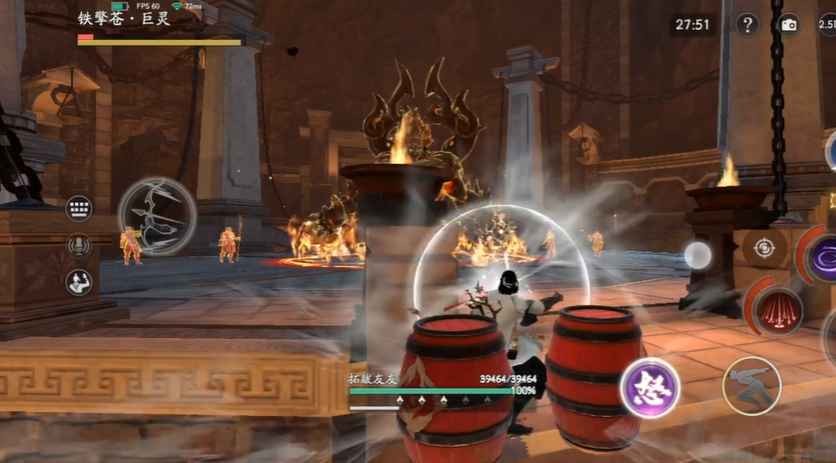Open the keyboard chat input button
The height and width of the screenshot is (463, 836).
[x=79, y=209]
